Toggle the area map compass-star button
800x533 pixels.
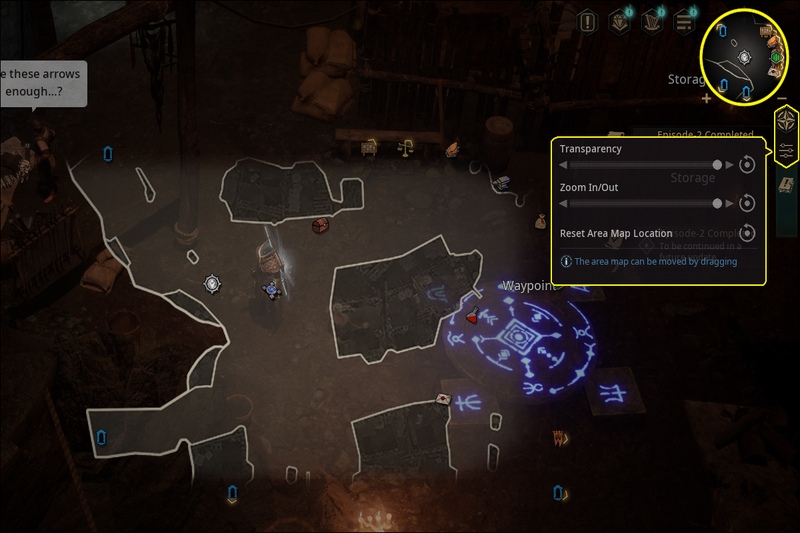tap(785, 122)
